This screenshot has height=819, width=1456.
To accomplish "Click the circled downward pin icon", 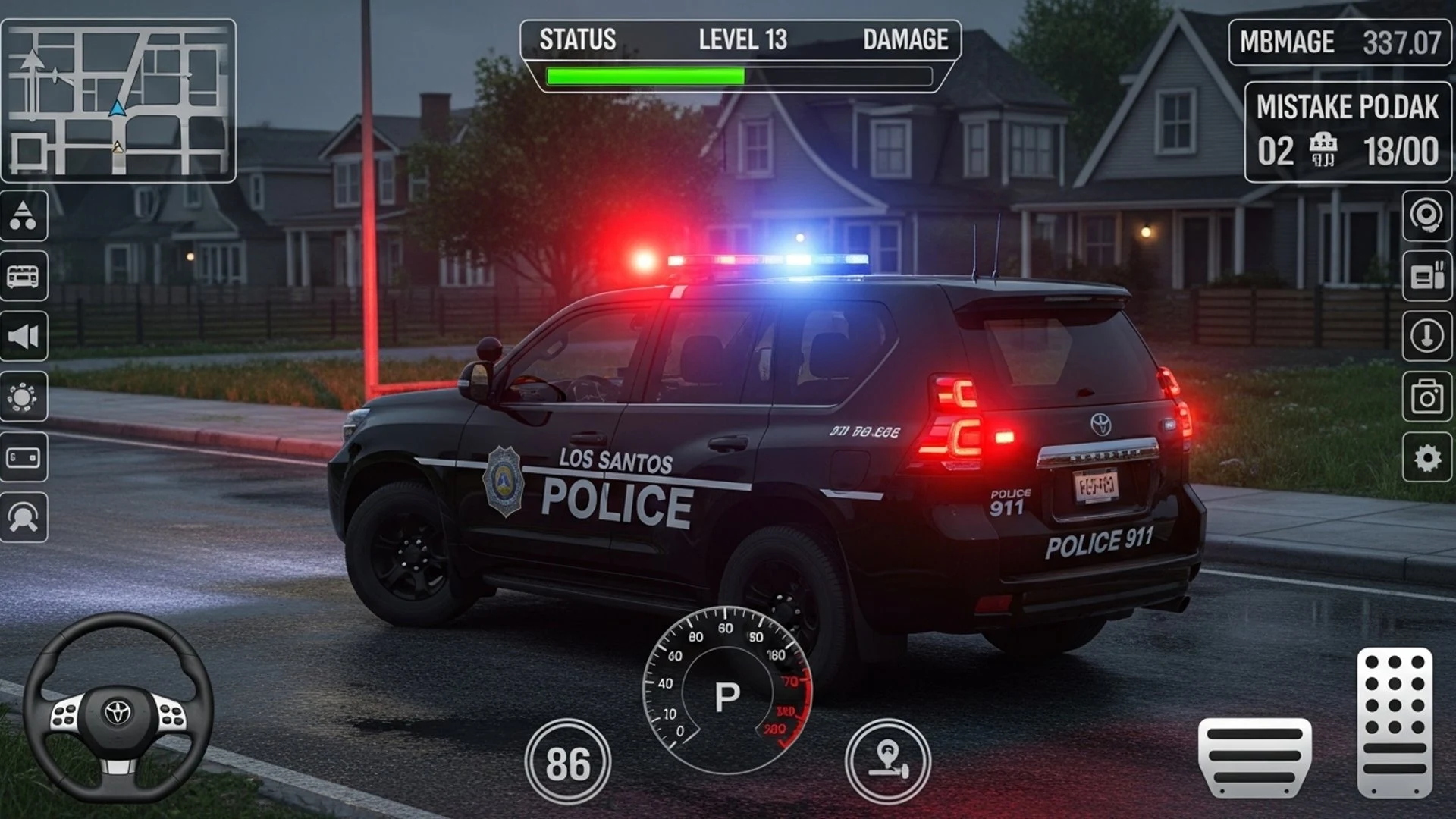I will (x=1426, y=336).
